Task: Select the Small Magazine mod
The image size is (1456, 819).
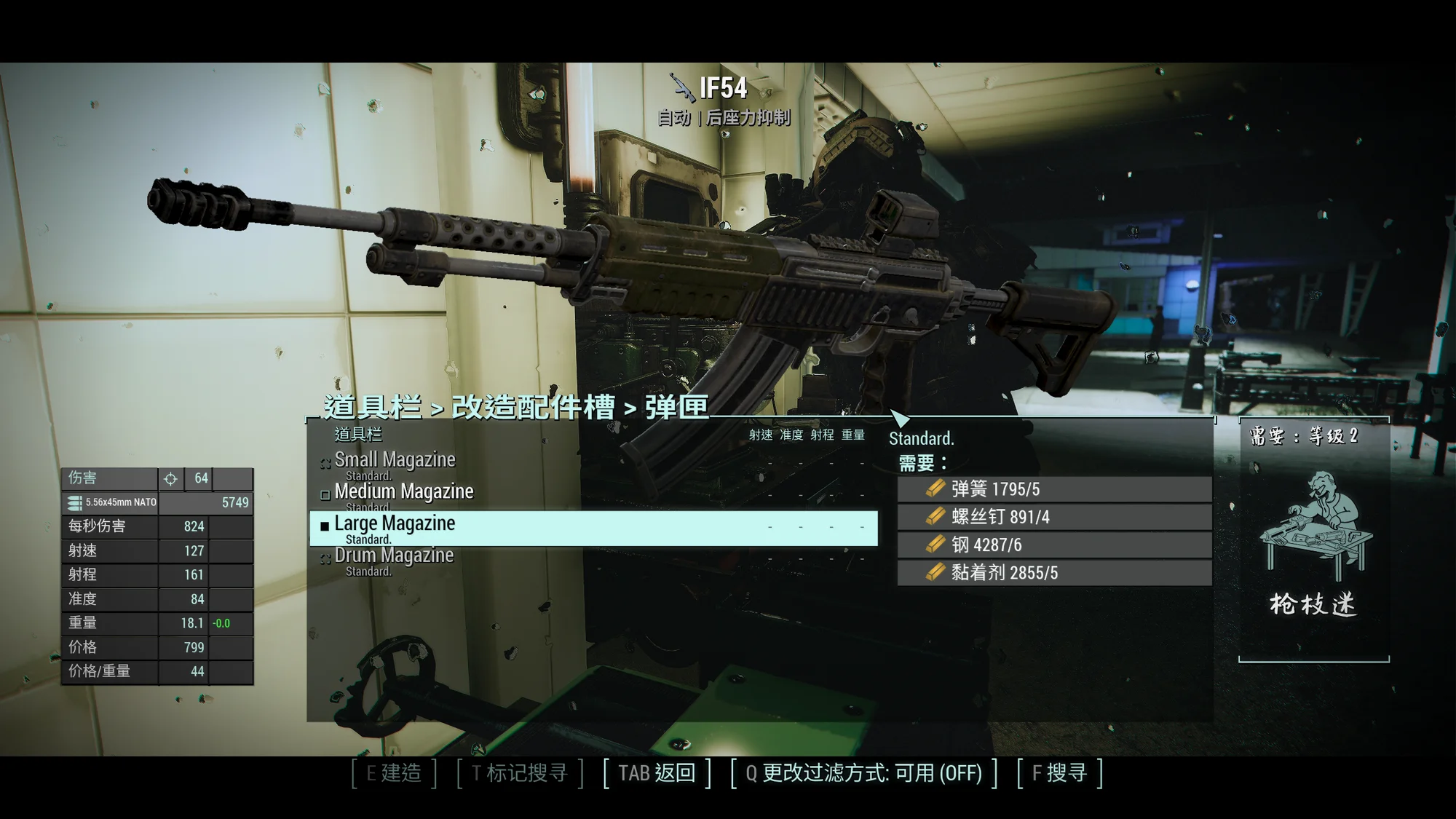Action: click(395, 461)
